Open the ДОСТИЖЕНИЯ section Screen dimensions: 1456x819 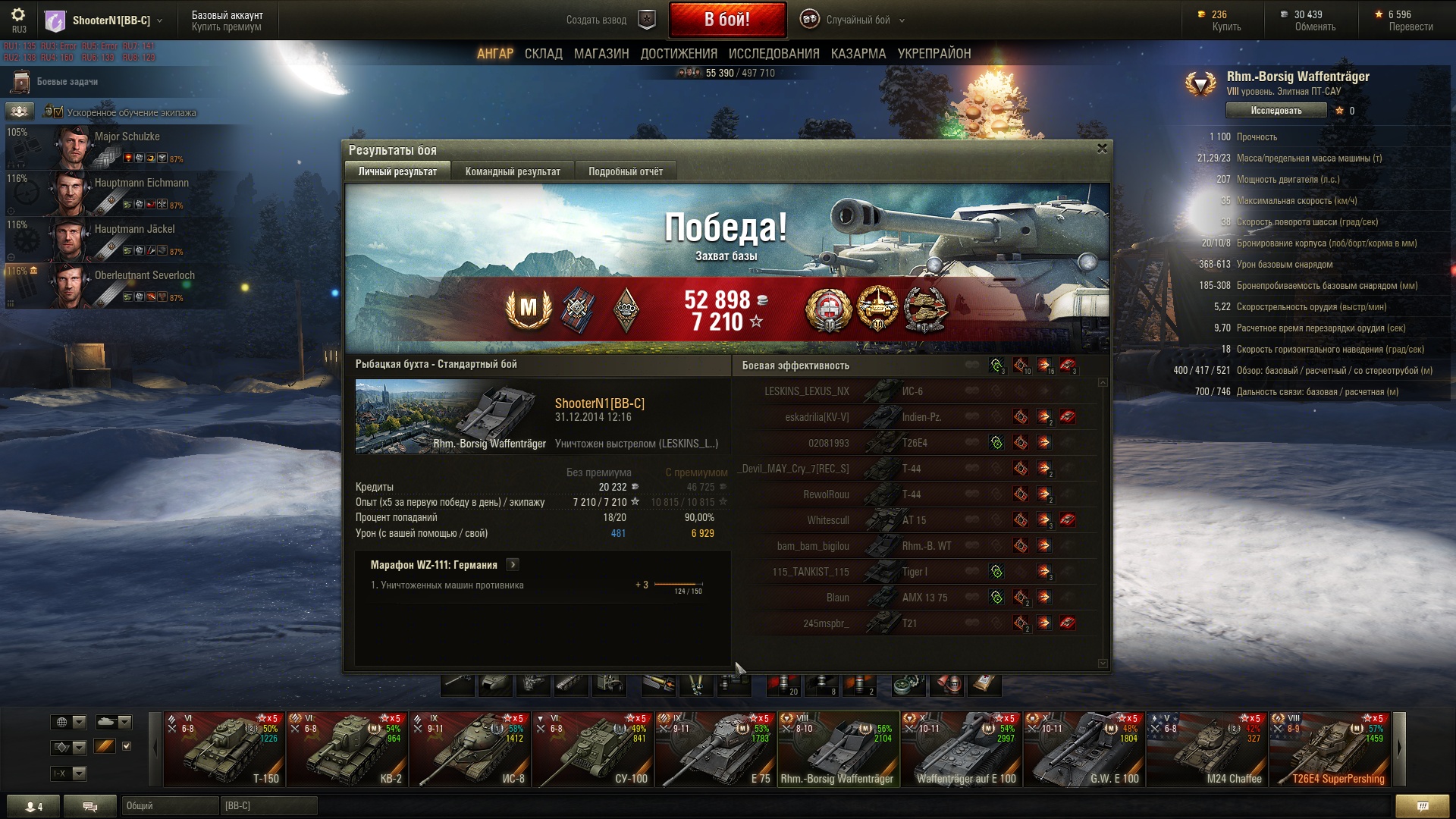(679, 54)
